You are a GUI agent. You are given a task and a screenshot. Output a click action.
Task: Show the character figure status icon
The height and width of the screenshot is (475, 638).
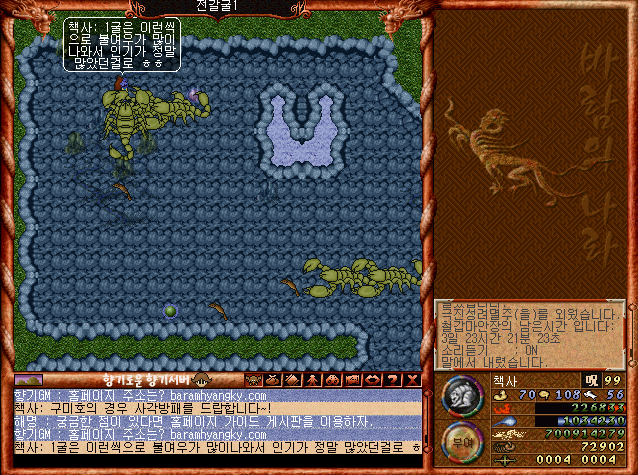tap(313, 380)
